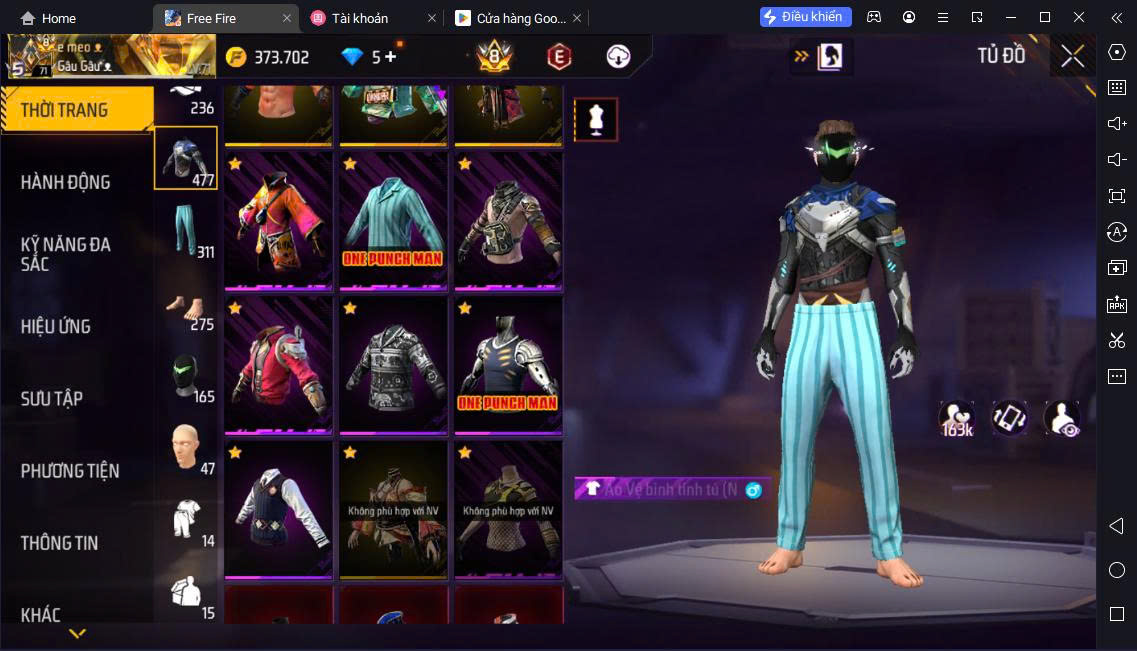Switch to Kỹ Năng Đa Sắc section
The image size is (1137, 651).
tap(66, 254)
